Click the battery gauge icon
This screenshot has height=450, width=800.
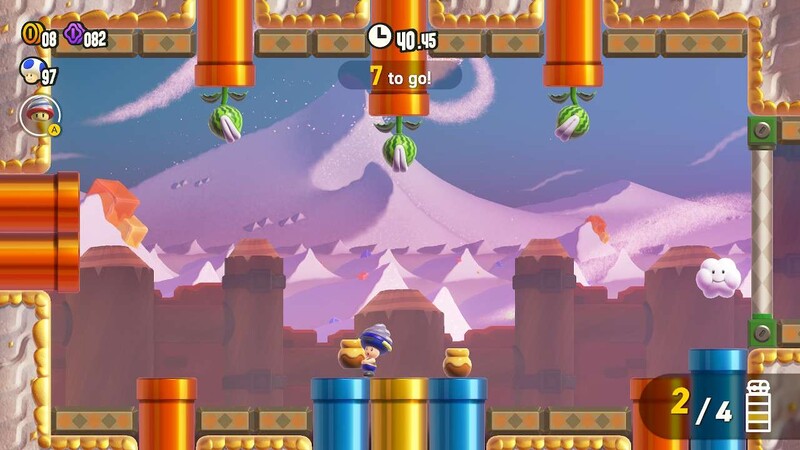coord(759,405)
